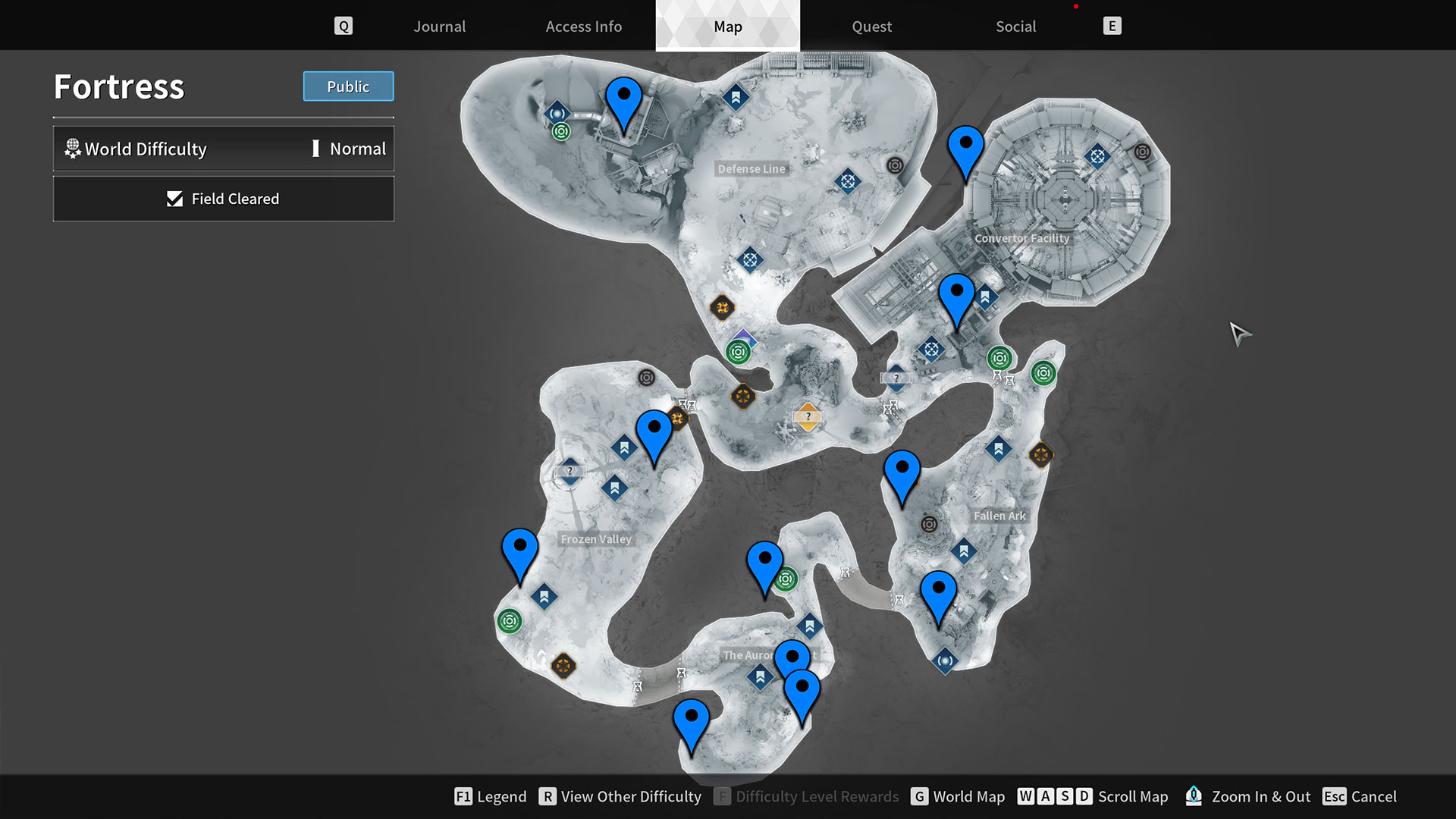Select the green Void Fusion Reactor icon near Frozen Valley

(x=511, y=620)
